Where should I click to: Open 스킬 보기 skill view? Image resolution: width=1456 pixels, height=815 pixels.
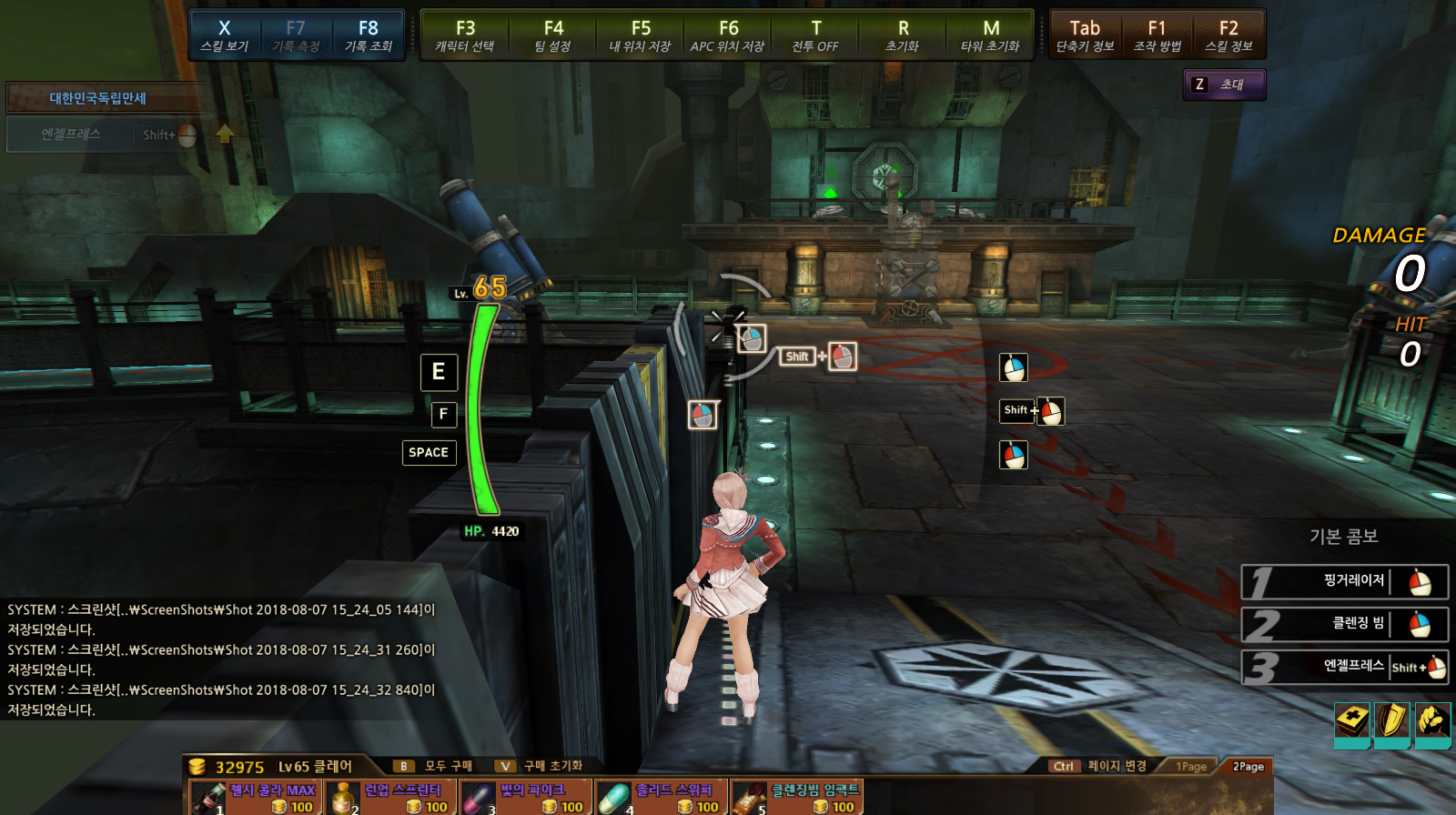[224, 35]
